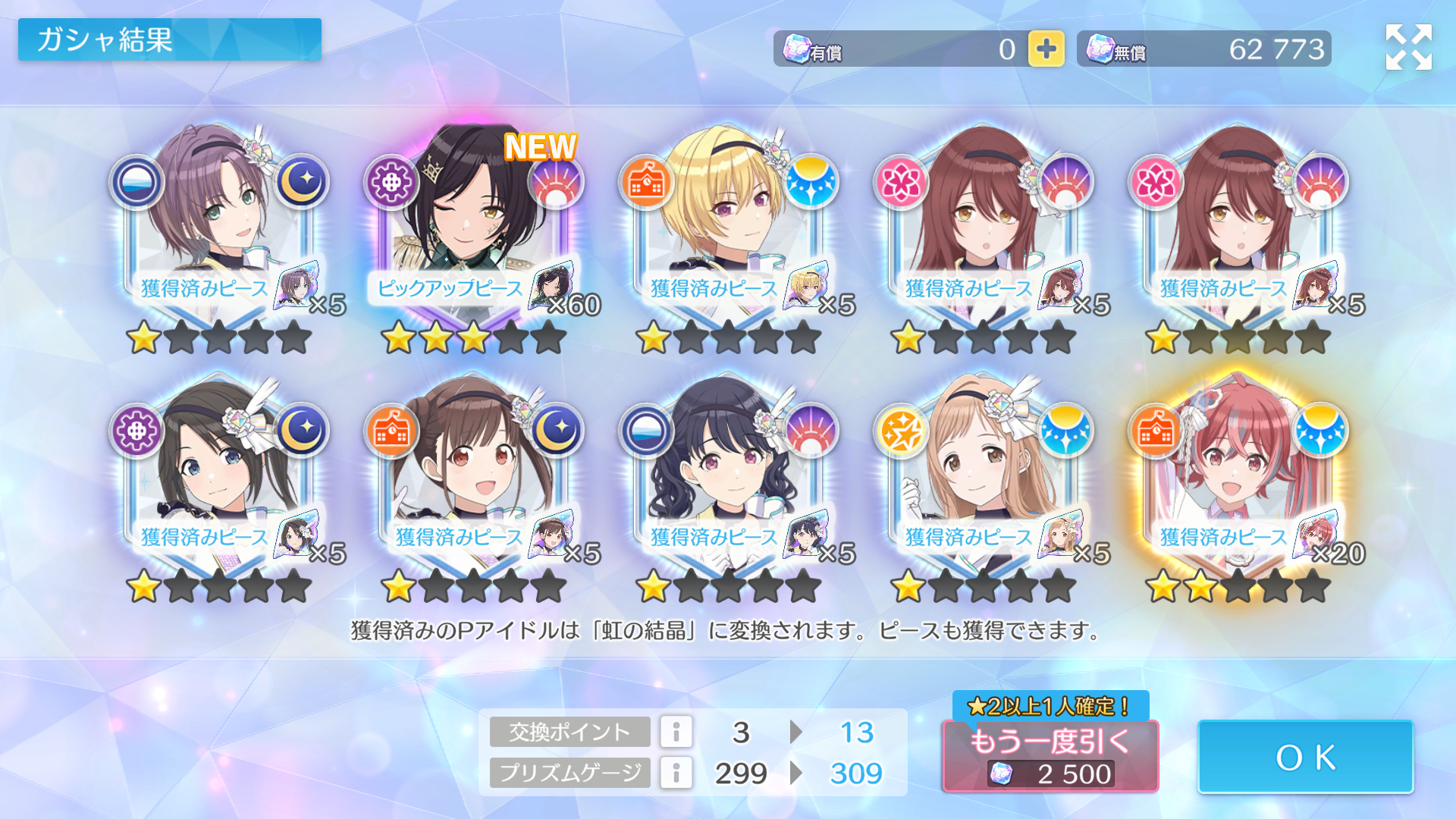Show info for 交換ポイント

(676, 732)
